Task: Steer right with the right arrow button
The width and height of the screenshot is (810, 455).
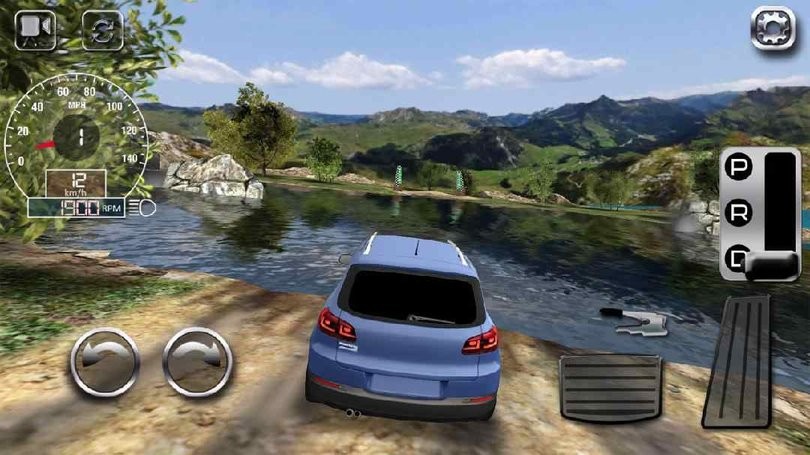Action: [x=197, y=362]
